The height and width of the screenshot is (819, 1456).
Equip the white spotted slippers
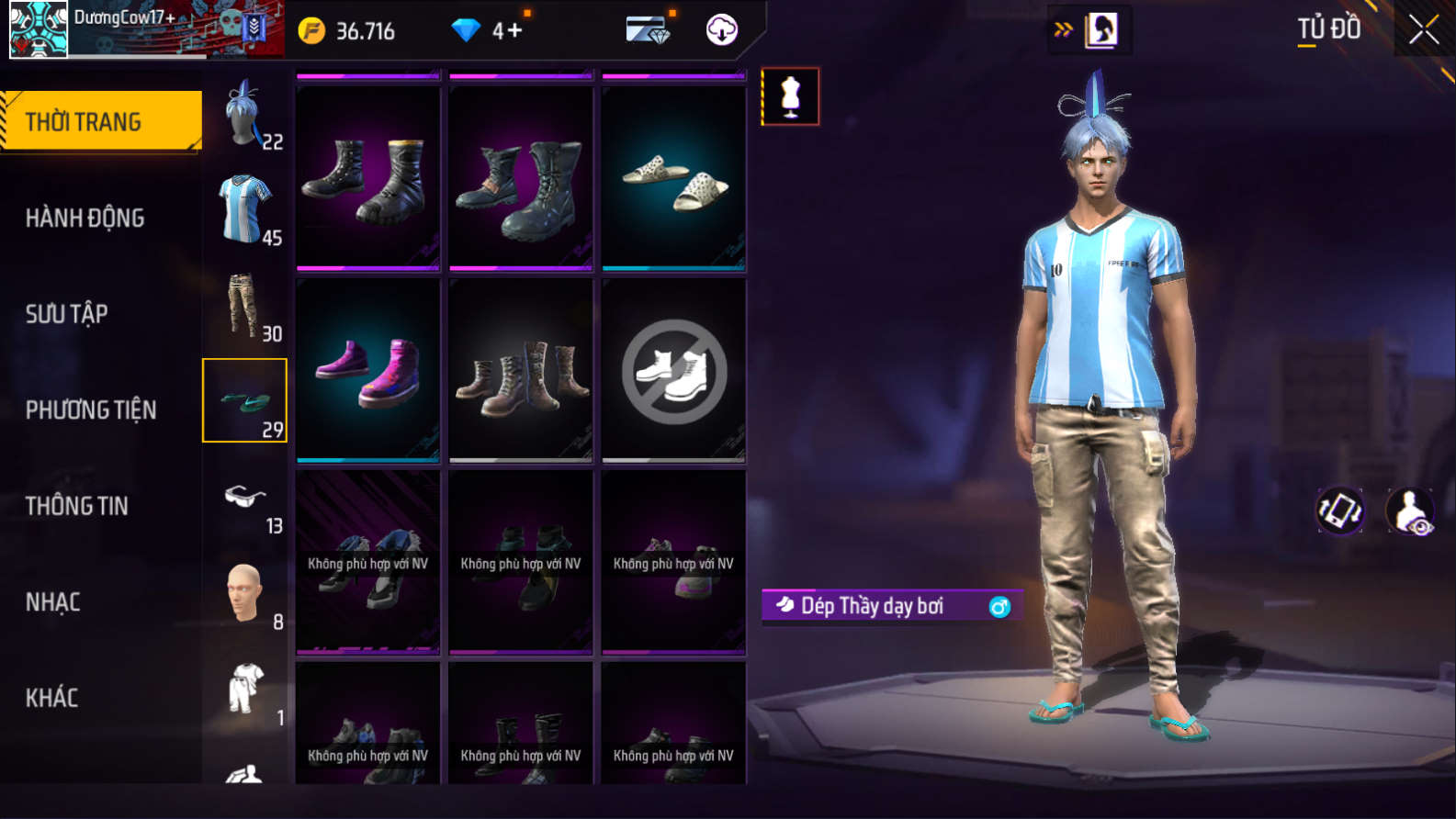(x=673, y=179)
